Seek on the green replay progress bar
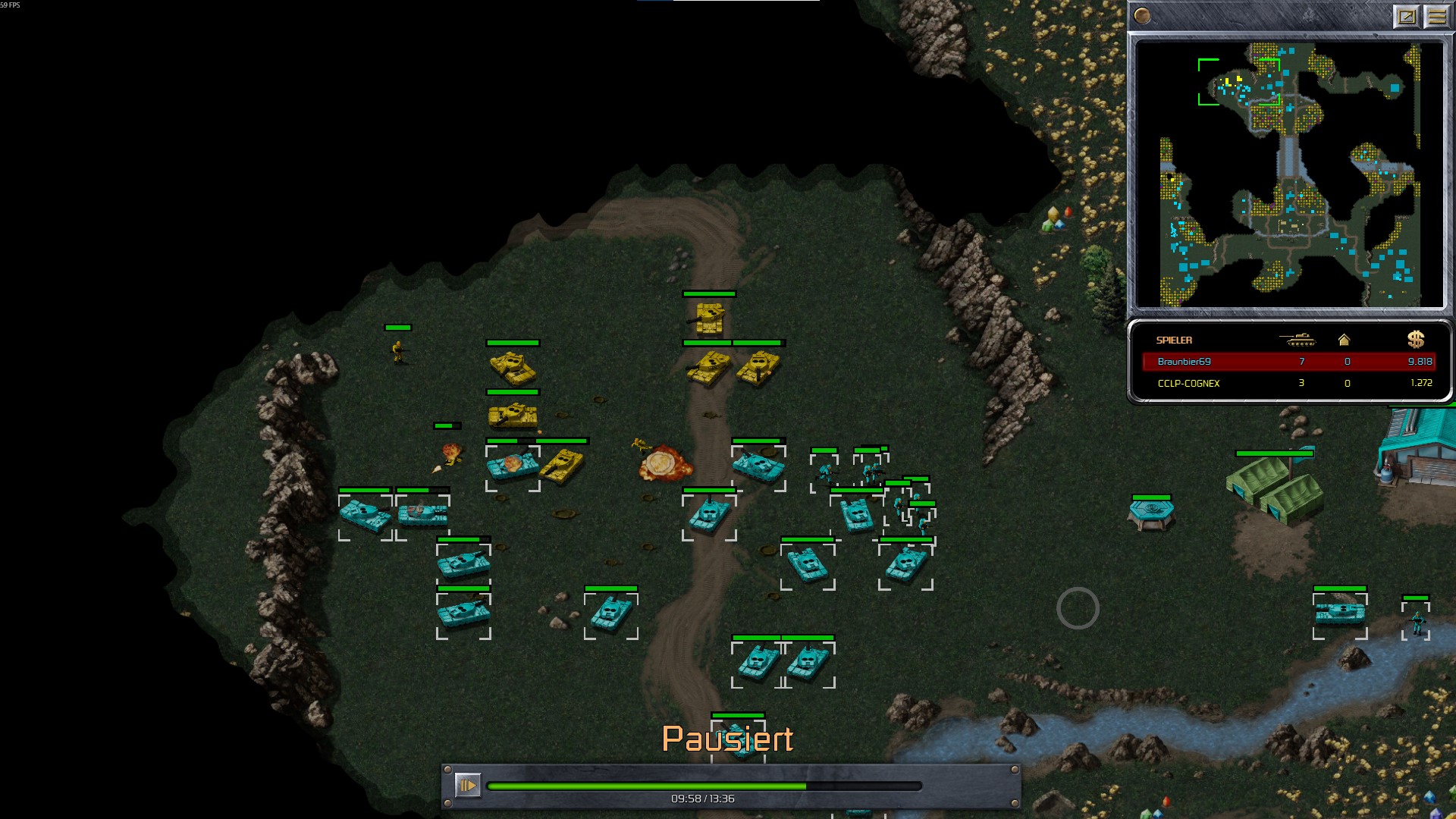1456x819 pixels. point(704,786)
